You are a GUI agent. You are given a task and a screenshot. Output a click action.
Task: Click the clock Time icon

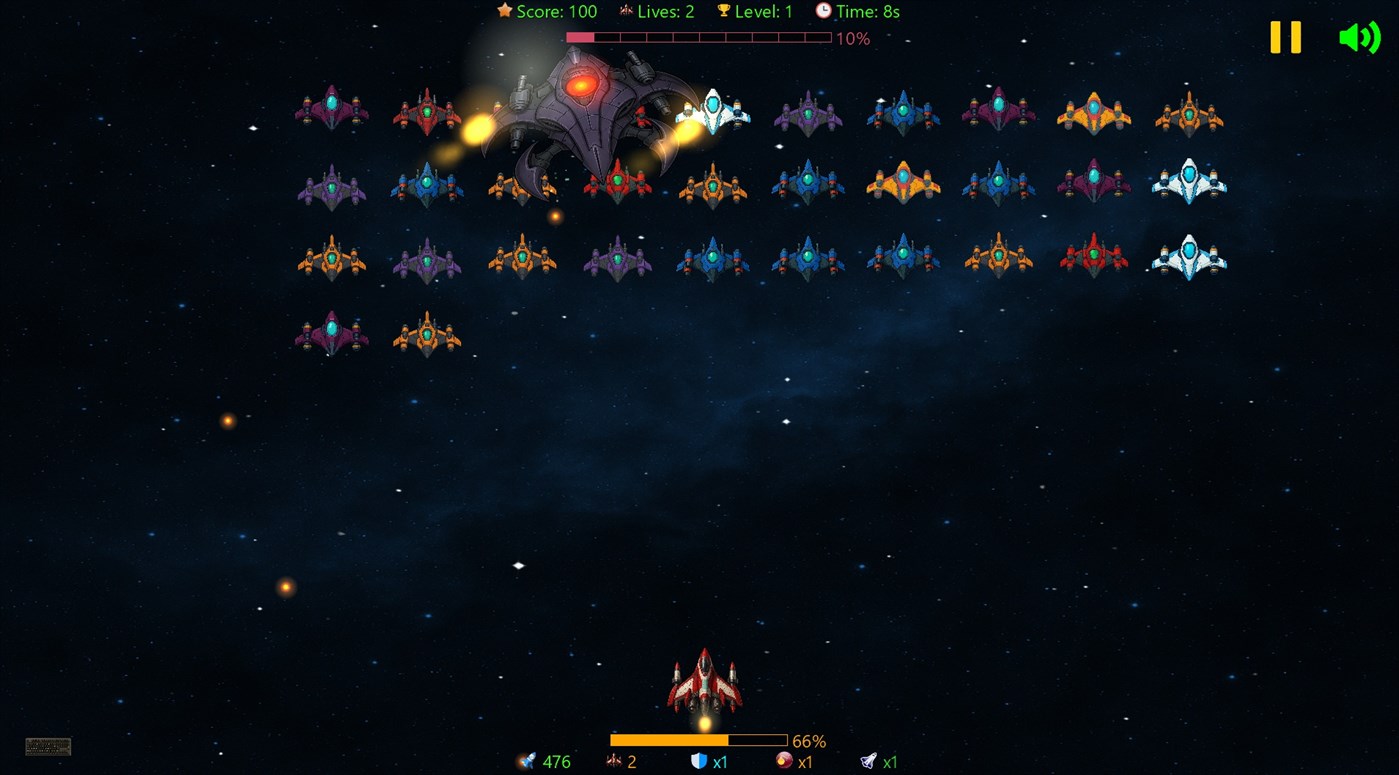click(824, 11)
